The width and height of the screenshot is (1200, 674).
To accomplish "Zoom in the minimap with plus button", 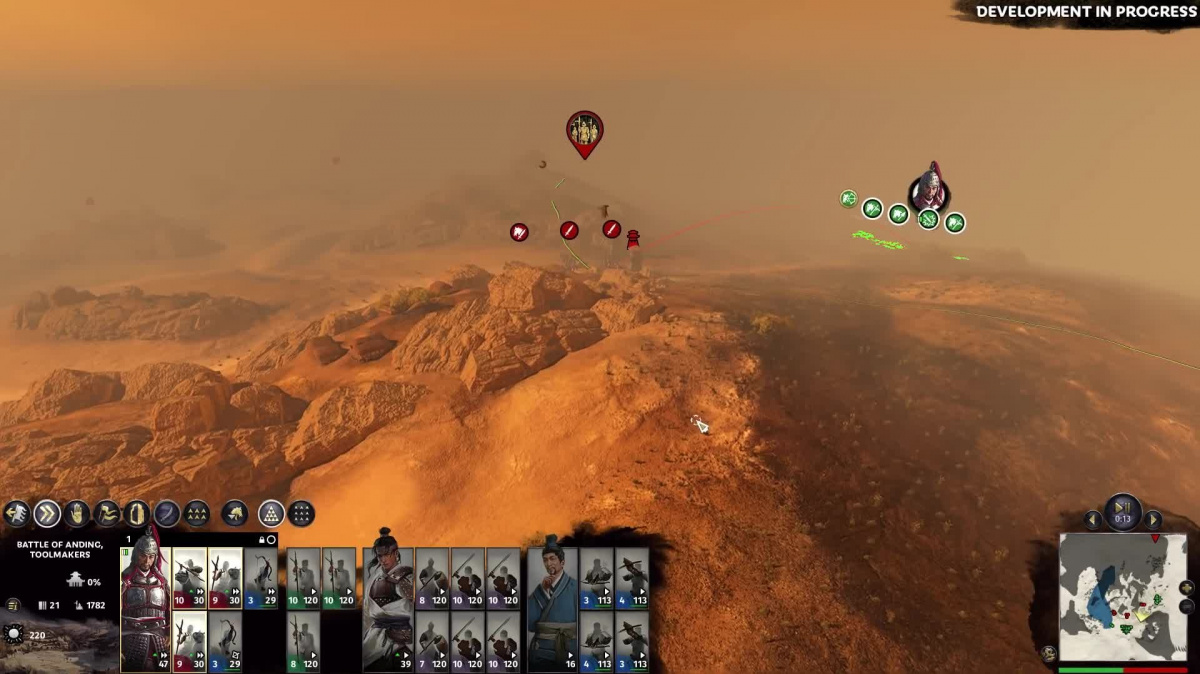I will 1186,587.
